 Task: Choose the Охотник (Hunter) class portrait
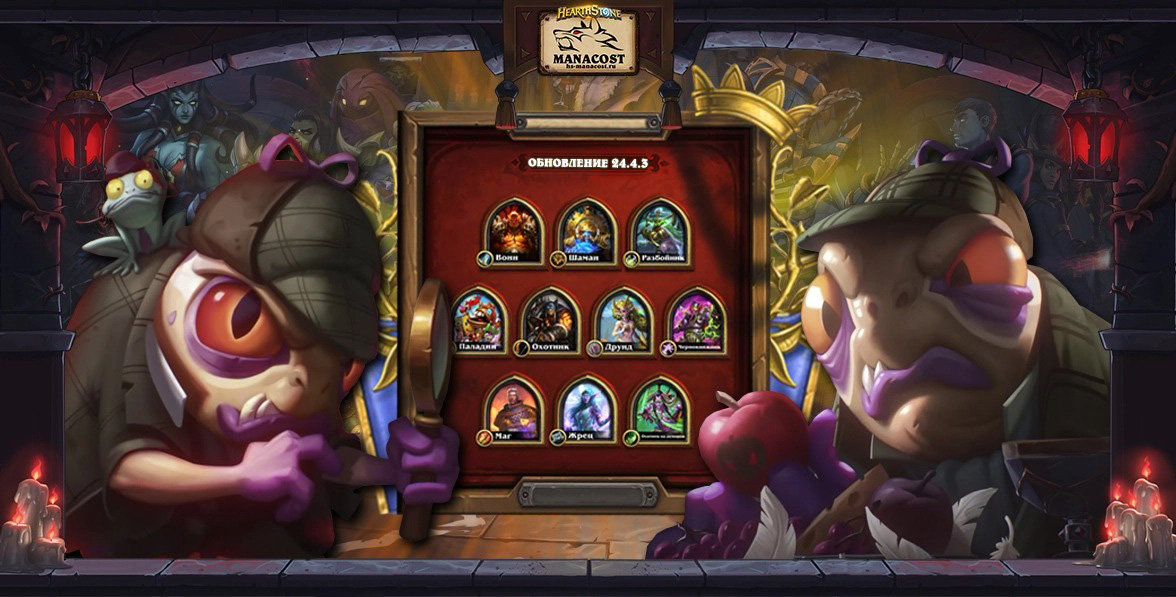coord(551,319)
